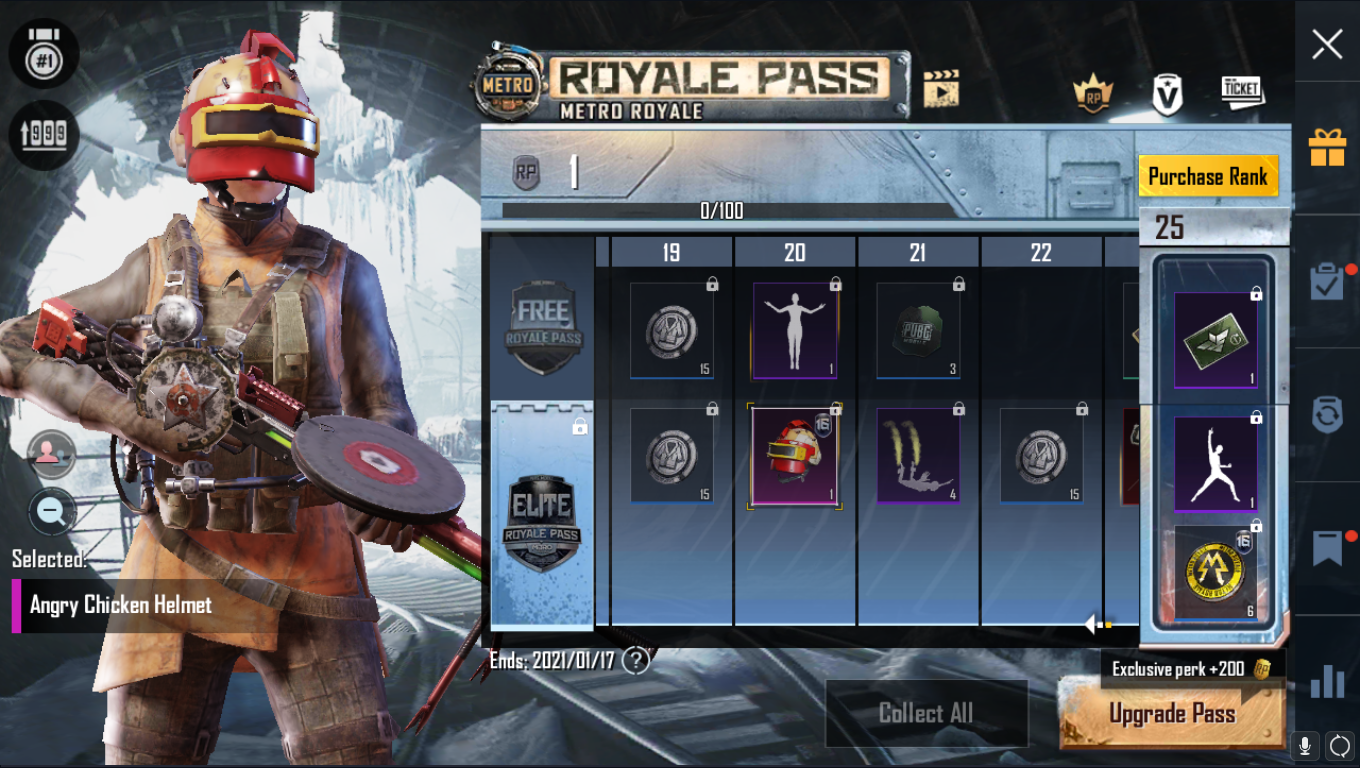Viewport: 1360px width, 768px height.
Task: Open the Ticket icon
Action: 1242,92
